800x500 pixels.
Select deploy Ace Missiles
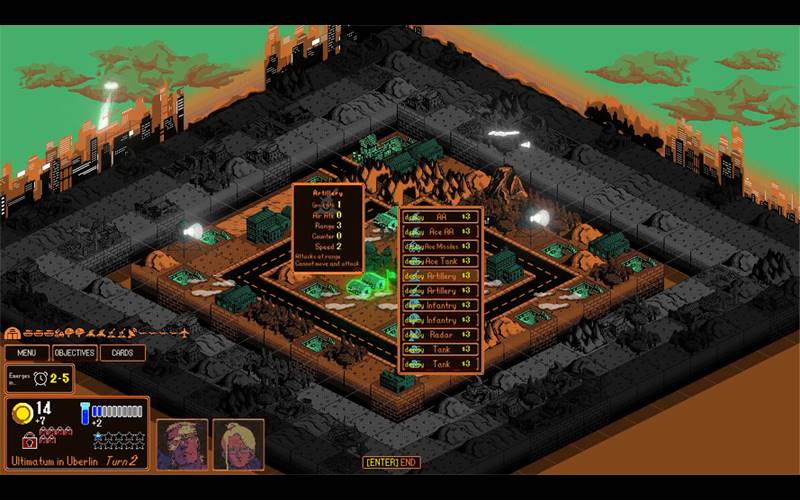tap(440, 246)
